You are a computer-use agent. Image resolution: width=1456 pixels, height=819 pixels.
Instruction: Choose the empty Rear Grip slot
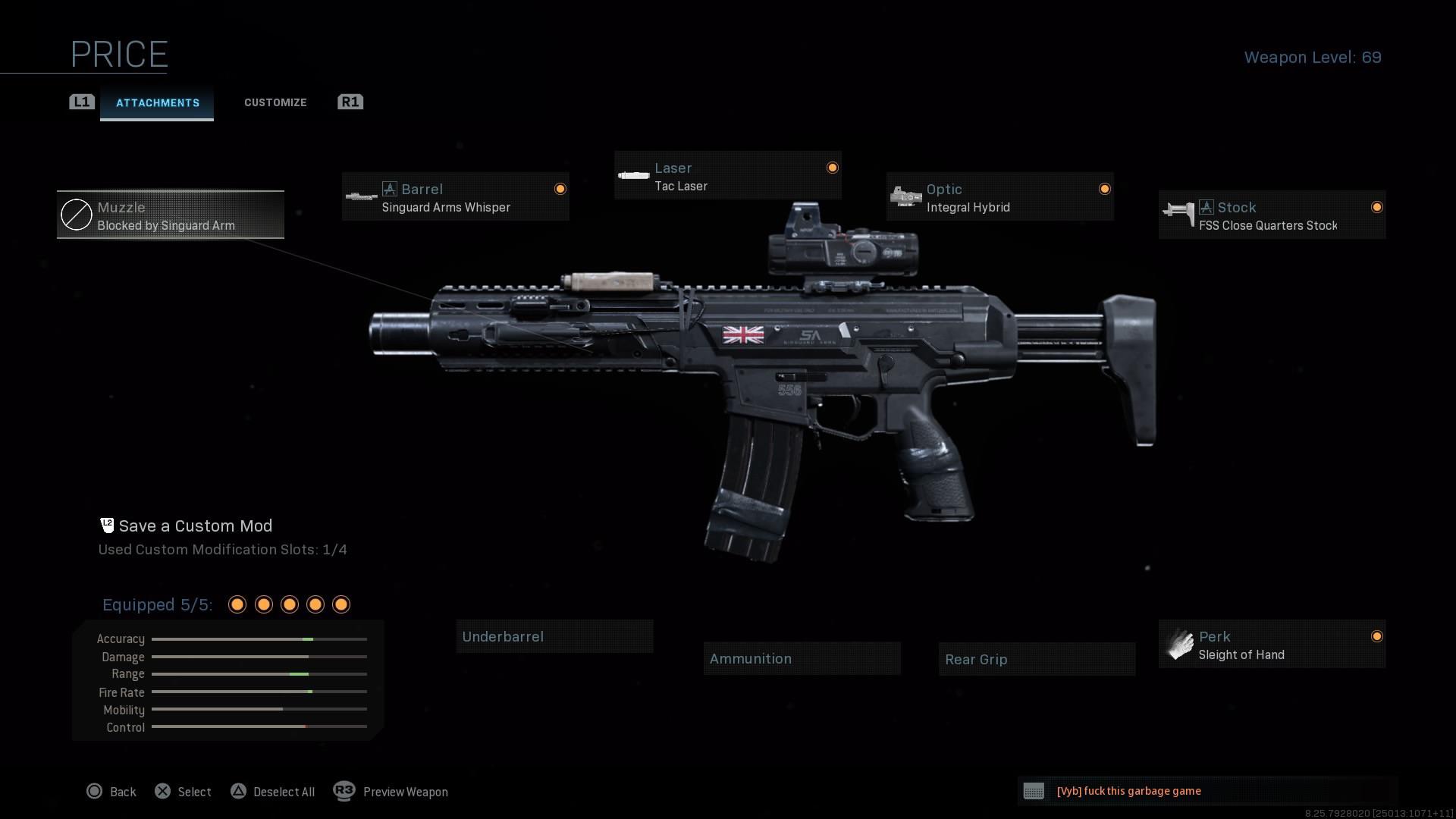coord(1037,660)
